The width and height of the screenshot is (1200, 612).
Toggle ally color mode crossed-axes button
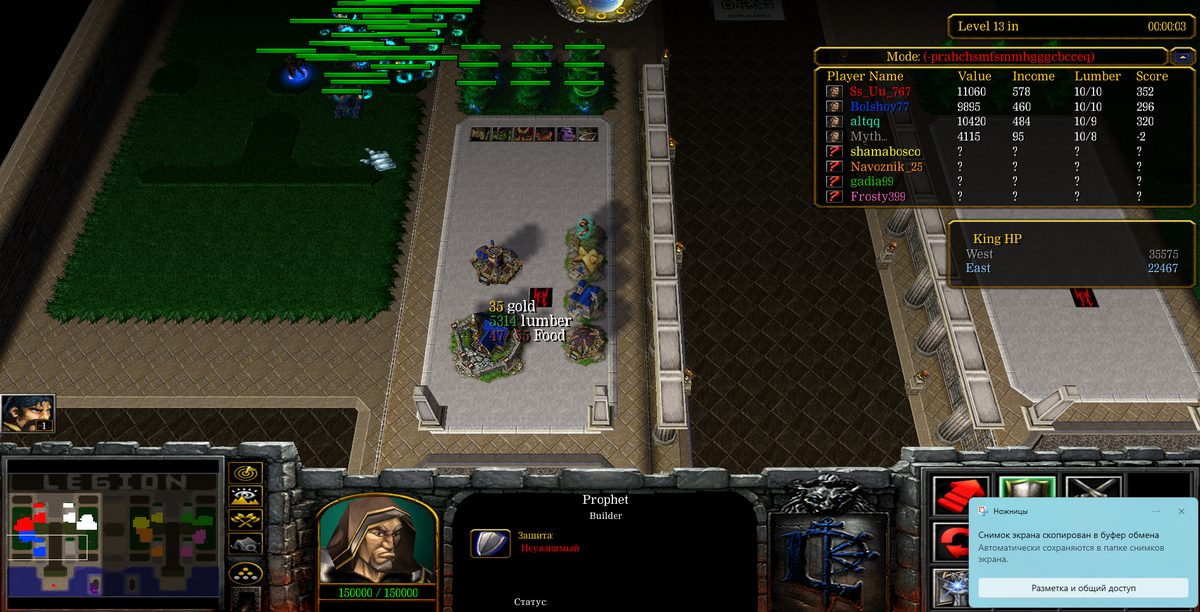pos(246,520)
